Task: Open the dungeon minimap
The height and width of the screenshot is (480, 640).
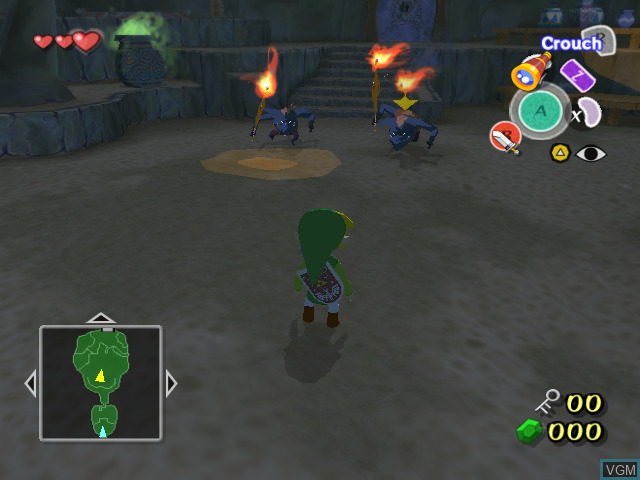Action: [x=100, y=383]
